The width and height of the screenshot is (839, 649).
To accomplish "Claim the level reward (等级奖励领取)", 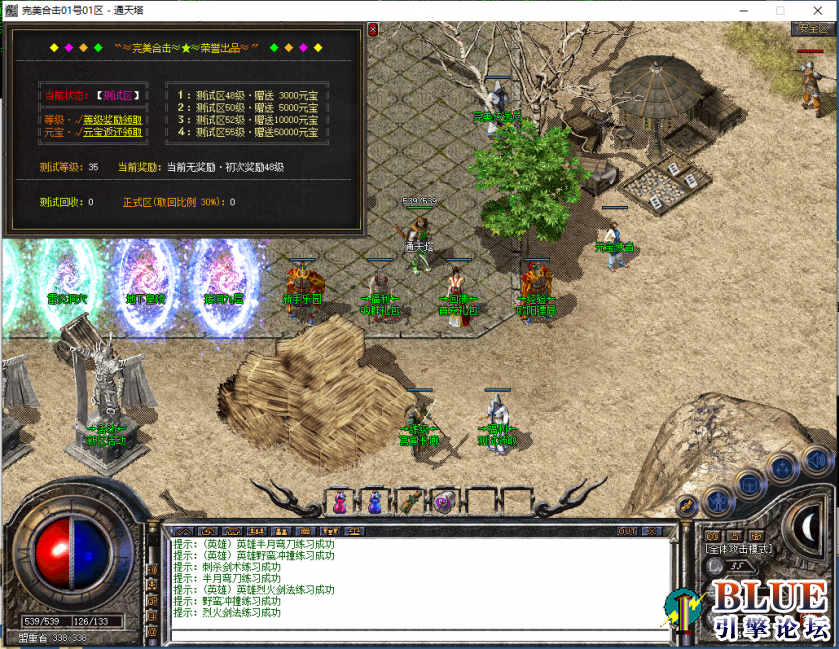I will (100, 118).
